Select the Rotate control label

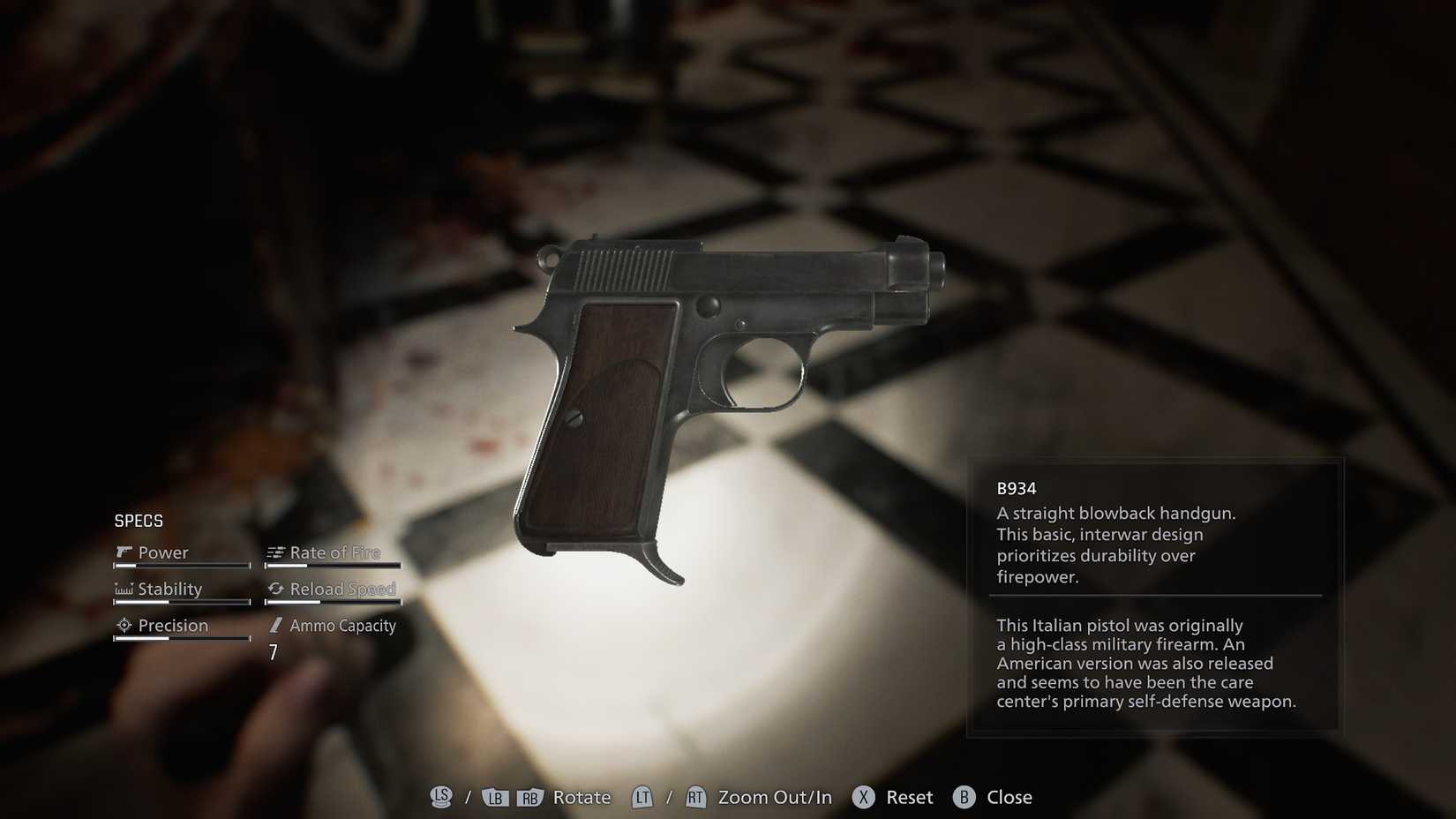[581, 797]
